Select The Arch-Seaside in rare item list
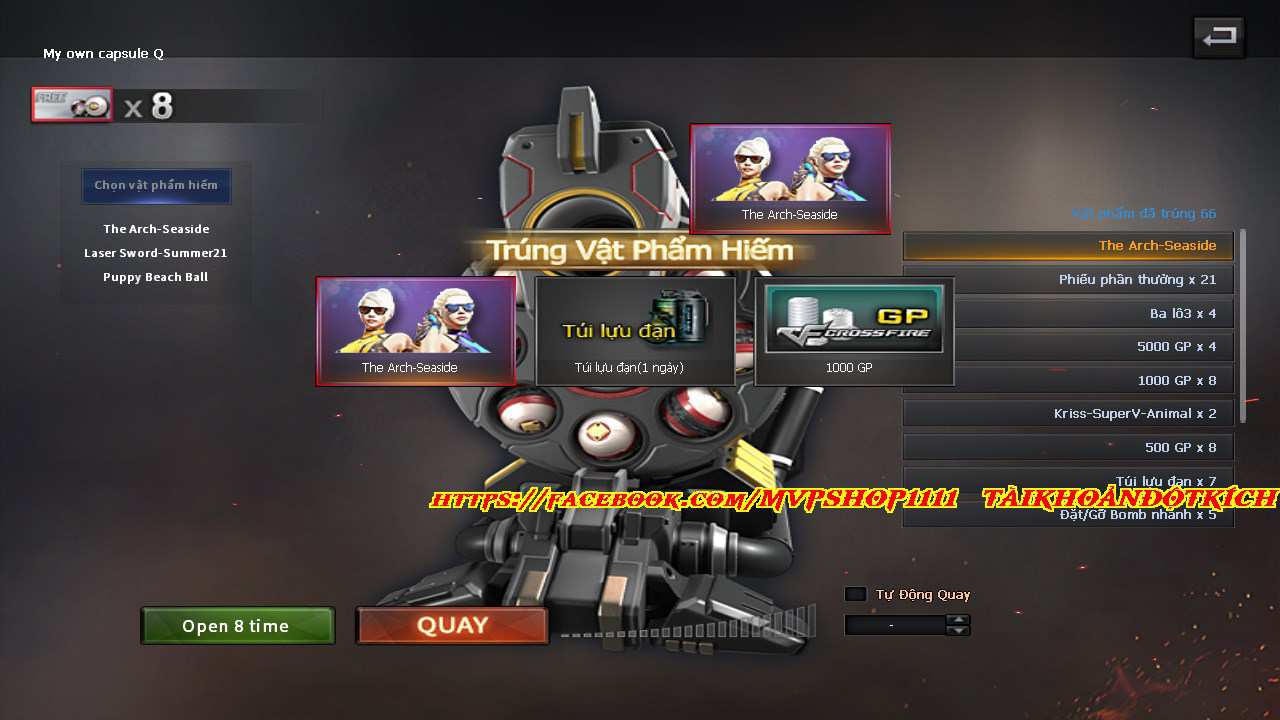 (156, 229)
